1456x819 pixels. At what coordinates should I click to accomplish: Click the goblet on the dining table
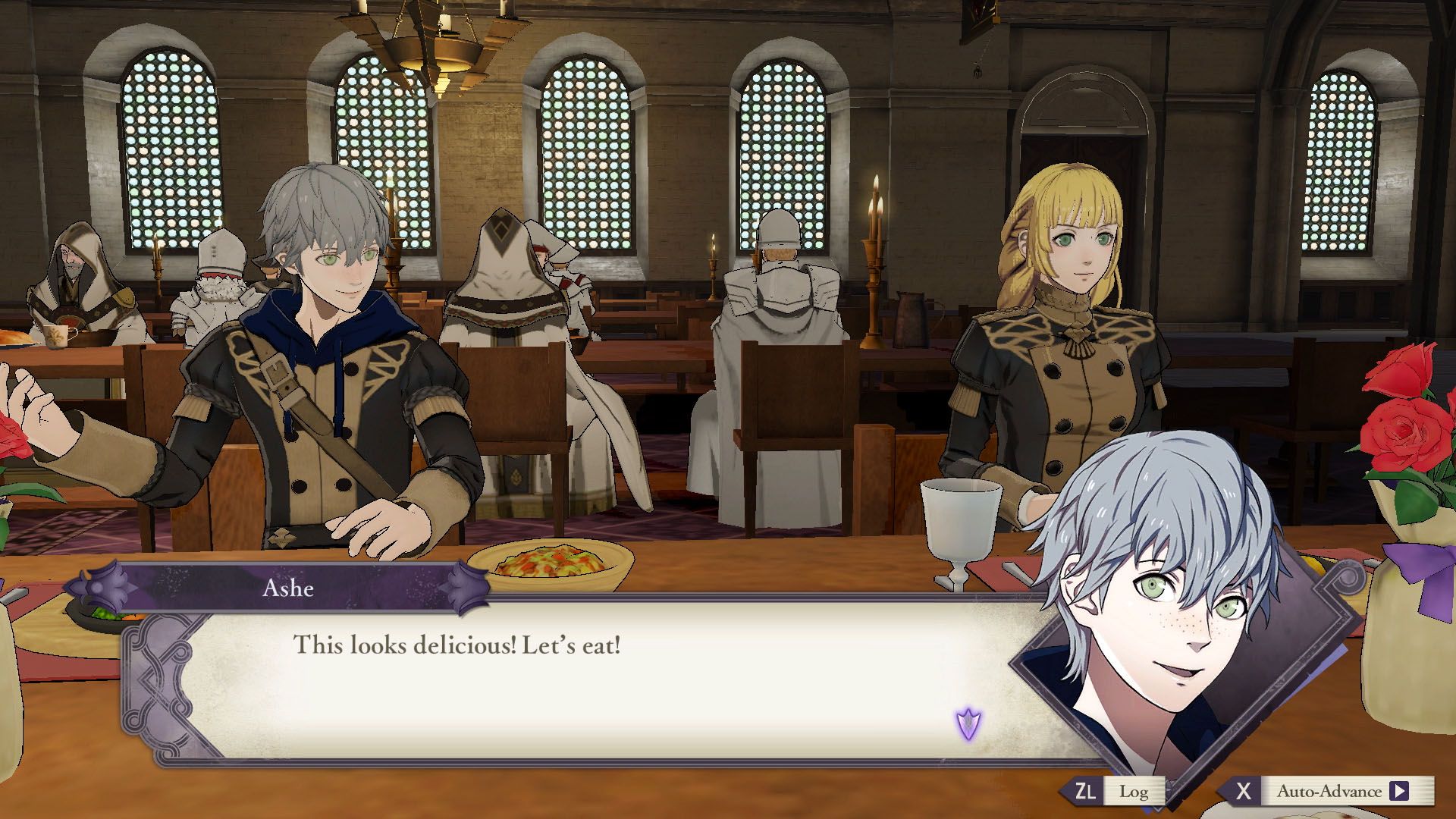(x=959, y=523)
